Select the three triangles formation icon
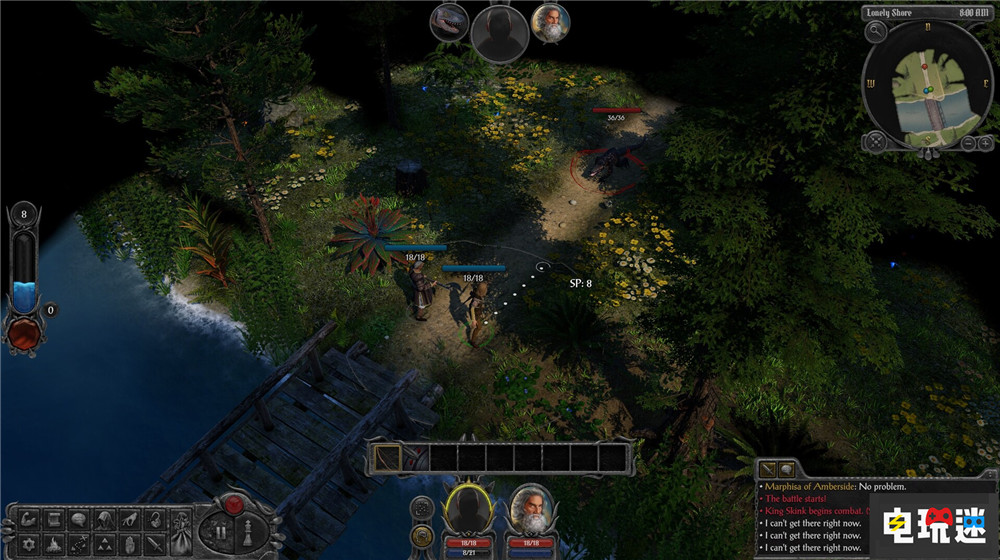 tap(105, 545)
